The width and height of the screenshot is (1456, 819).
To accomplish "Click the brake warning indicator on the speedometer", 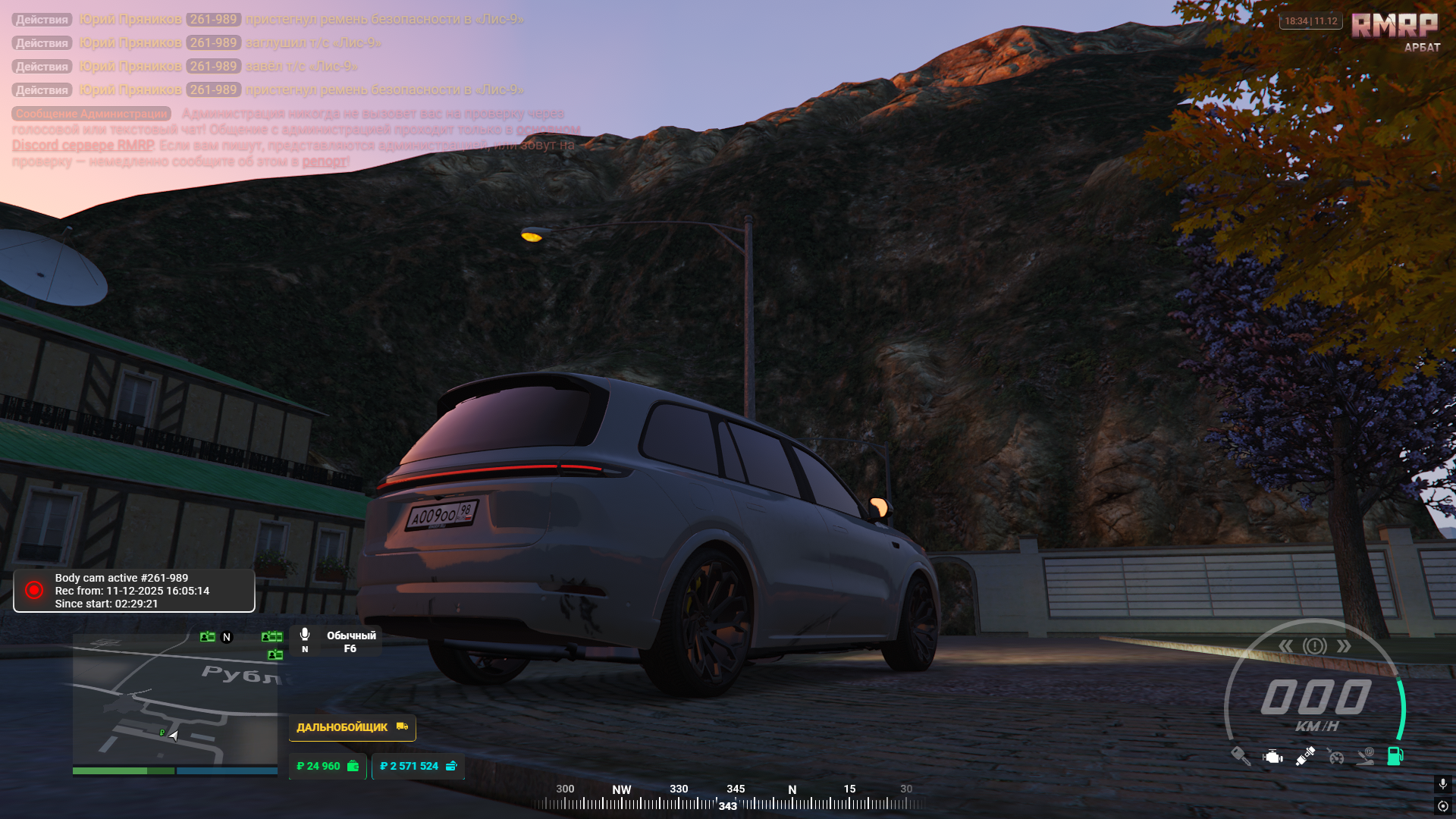I will click(1315, 646).
